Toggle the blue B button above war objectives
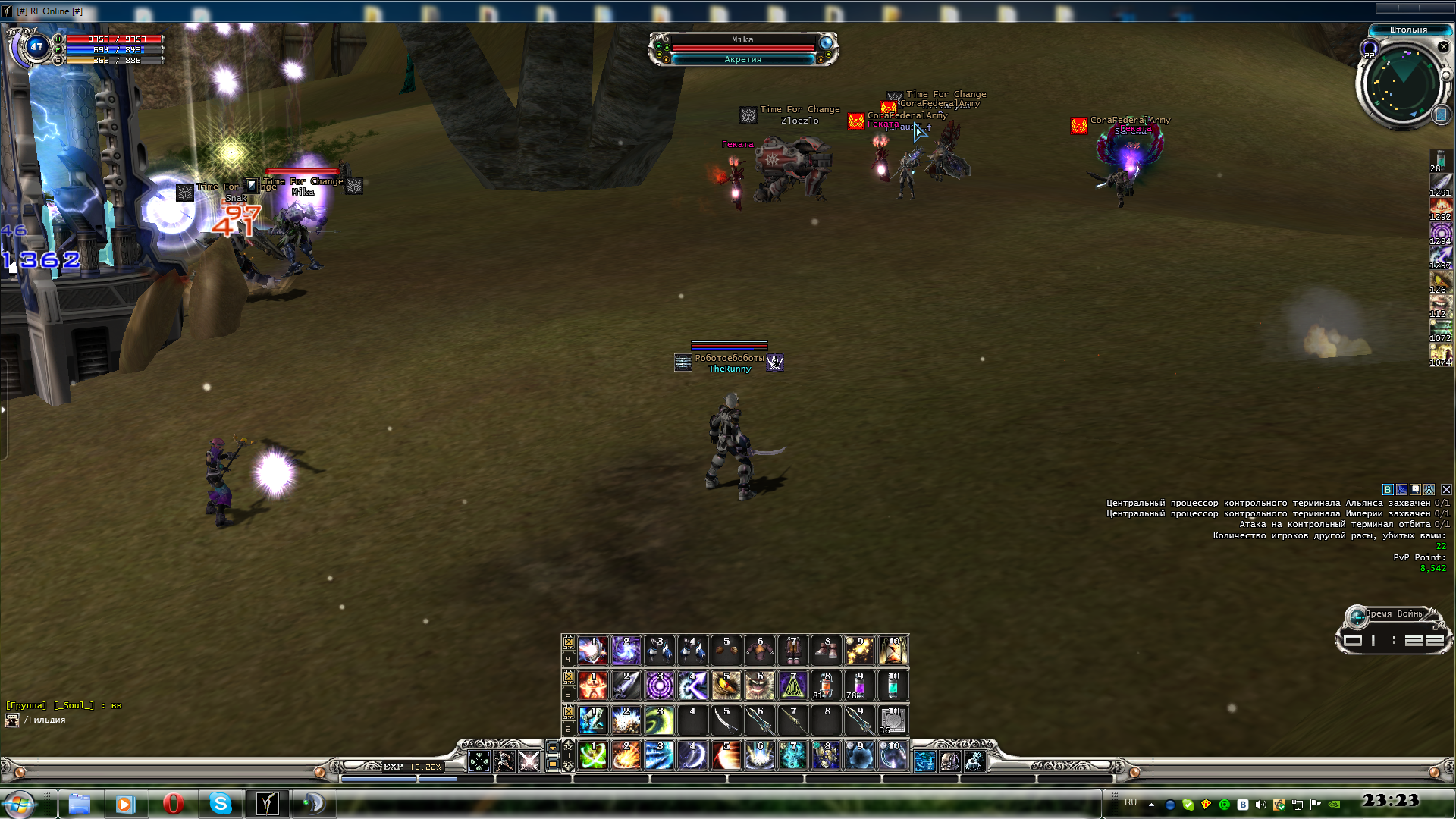This screenshot has height=819, width=1456. click(1388, 490)
